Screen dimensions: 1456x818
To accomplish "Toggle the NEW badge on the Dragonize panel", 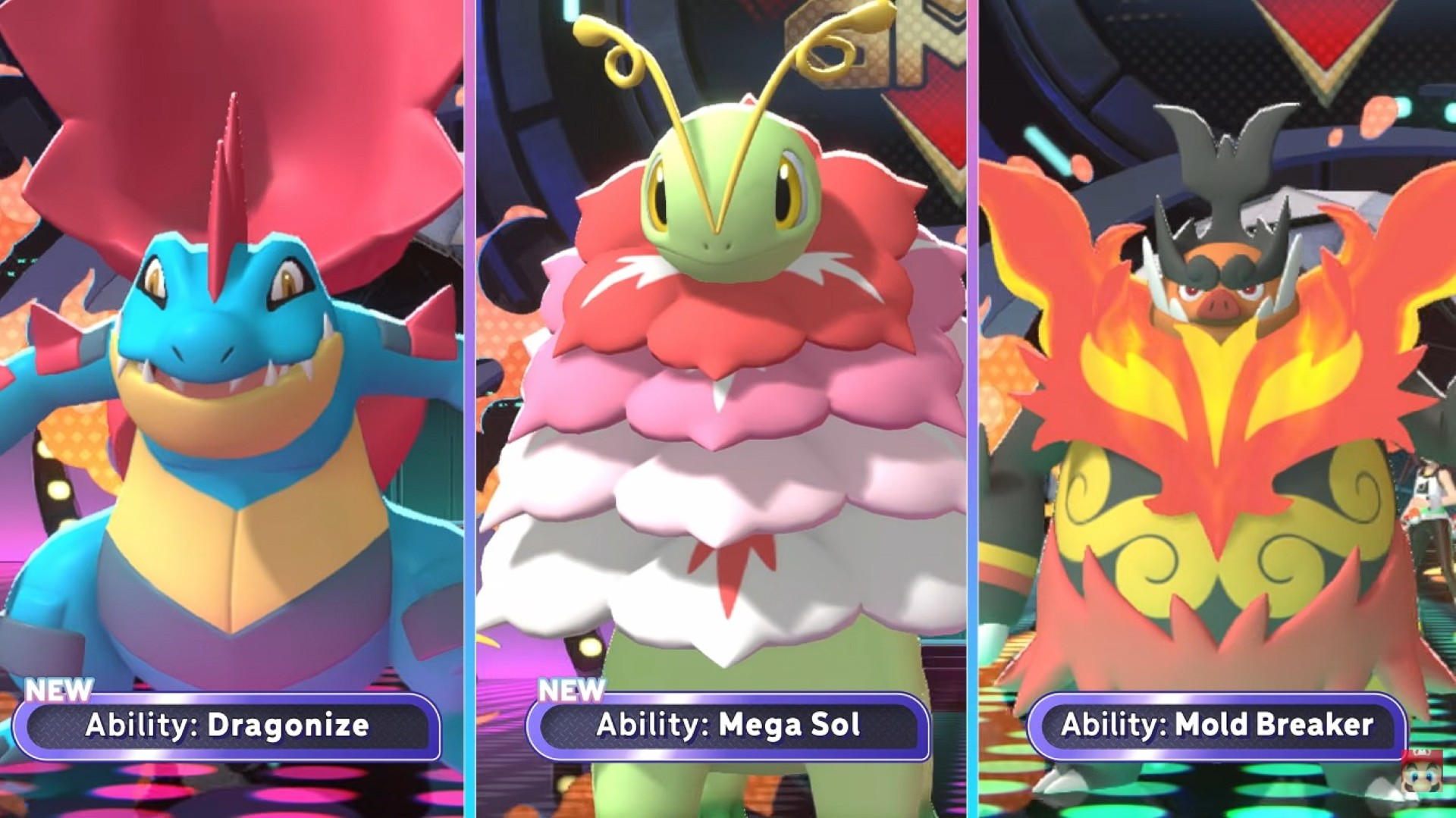I will (x=57, y=691).
